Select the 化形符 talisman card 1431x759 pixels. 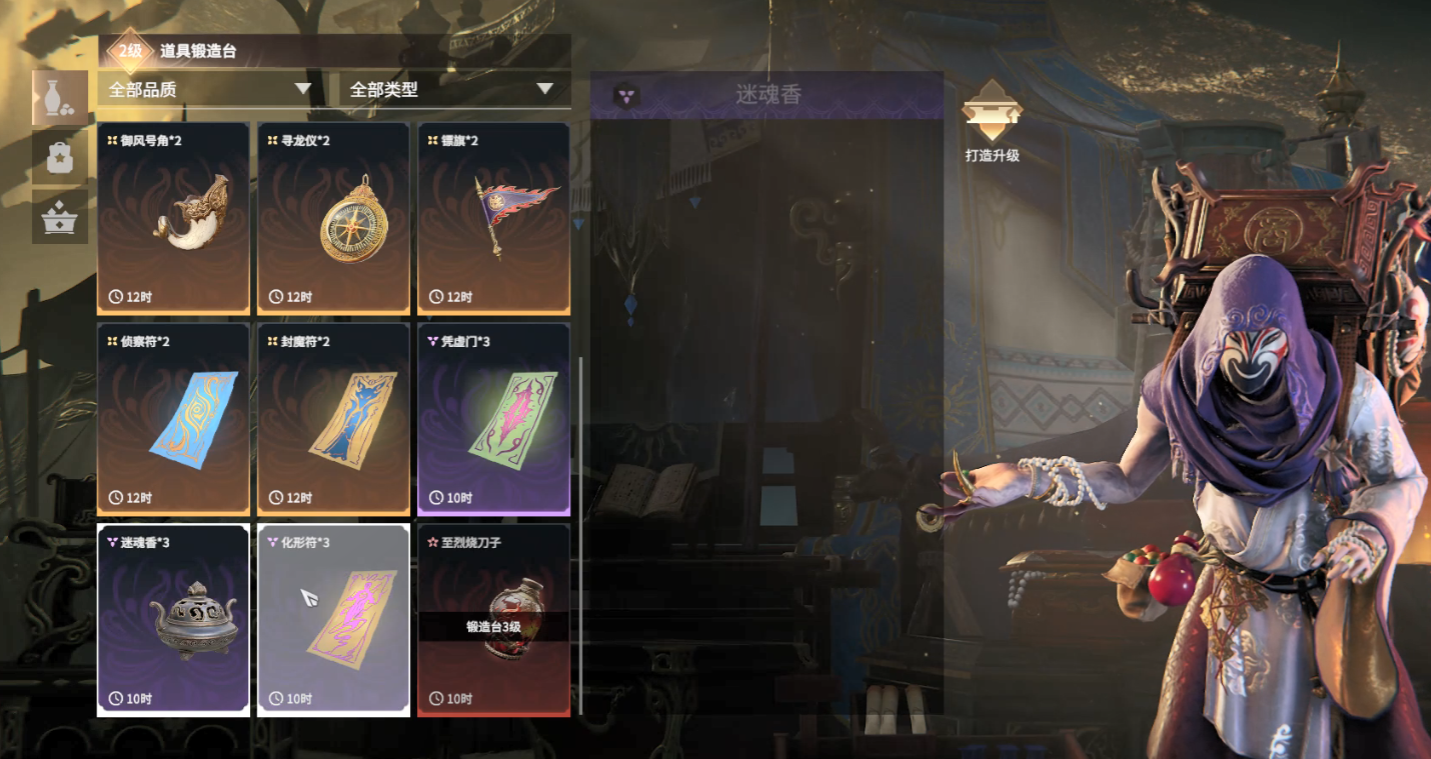pos(333,620)
